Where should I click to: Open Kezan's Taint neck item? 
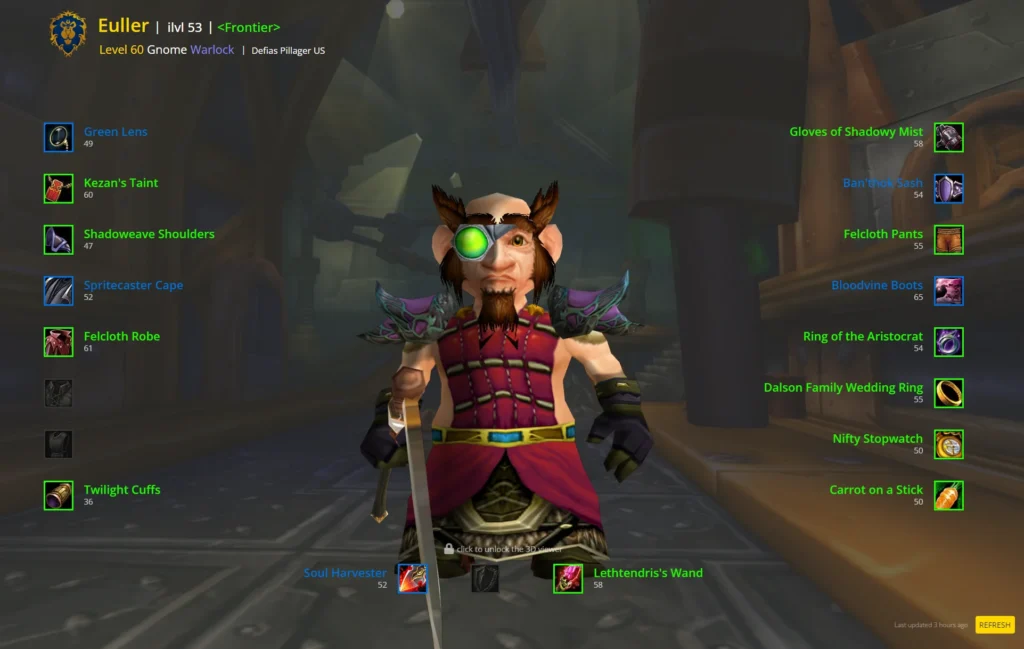coord(59,188)
